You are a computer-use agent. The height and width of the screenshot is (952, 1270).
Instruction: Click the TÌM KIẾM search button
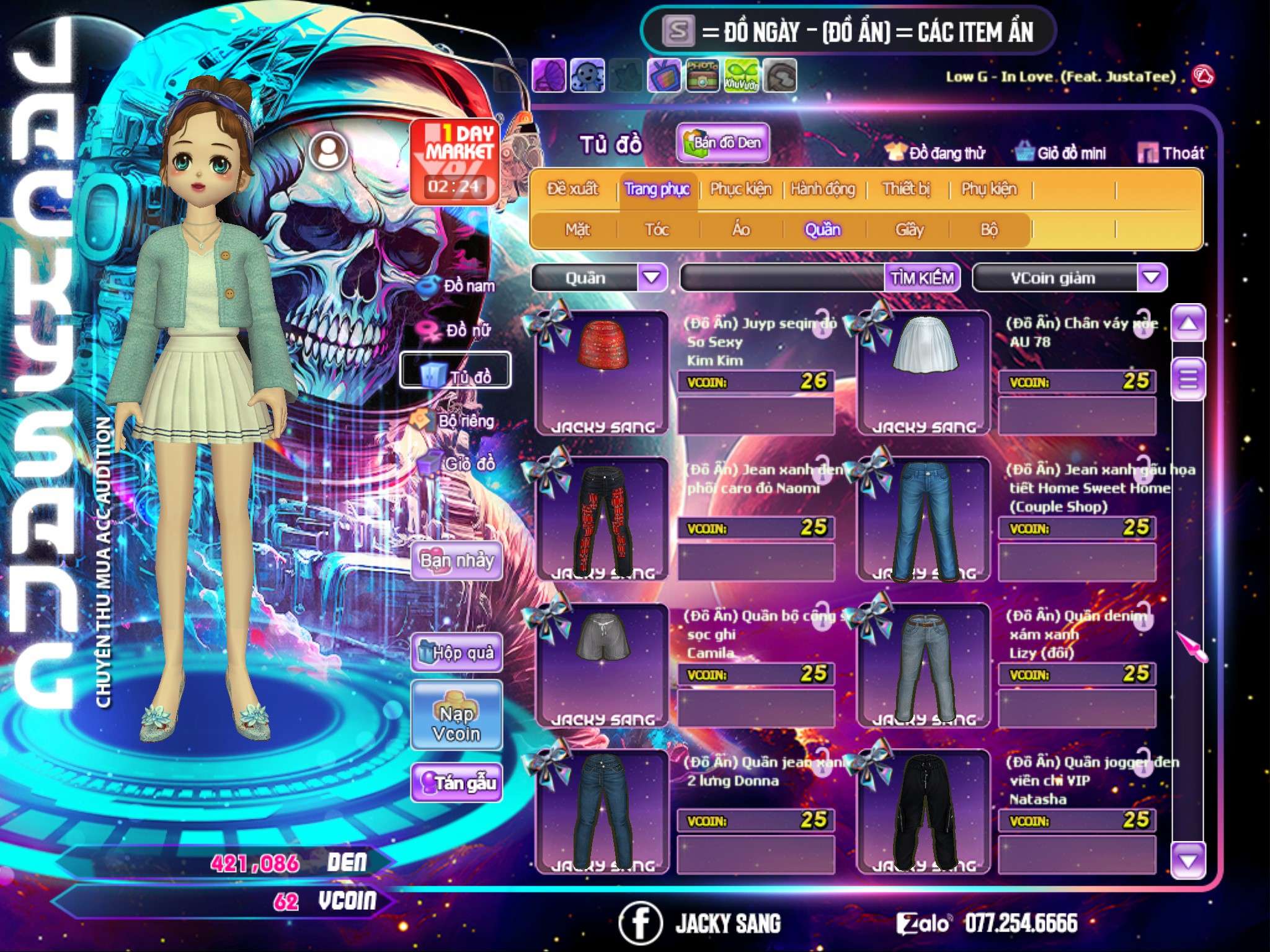tap(922, 278)
